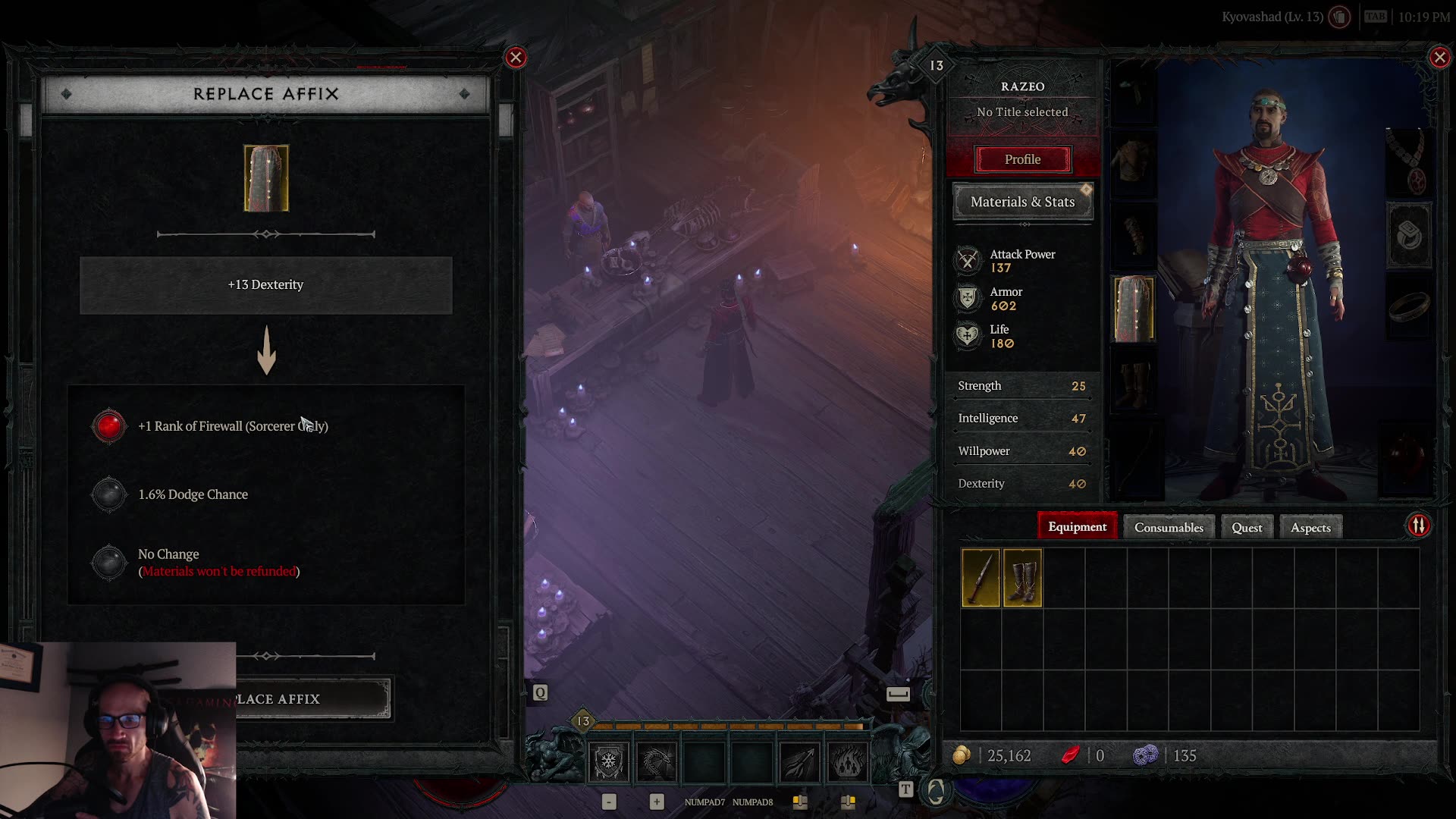1456x819 pixels.
Task: Click the flaming arrow skill icon
Action: click(799, 761)
